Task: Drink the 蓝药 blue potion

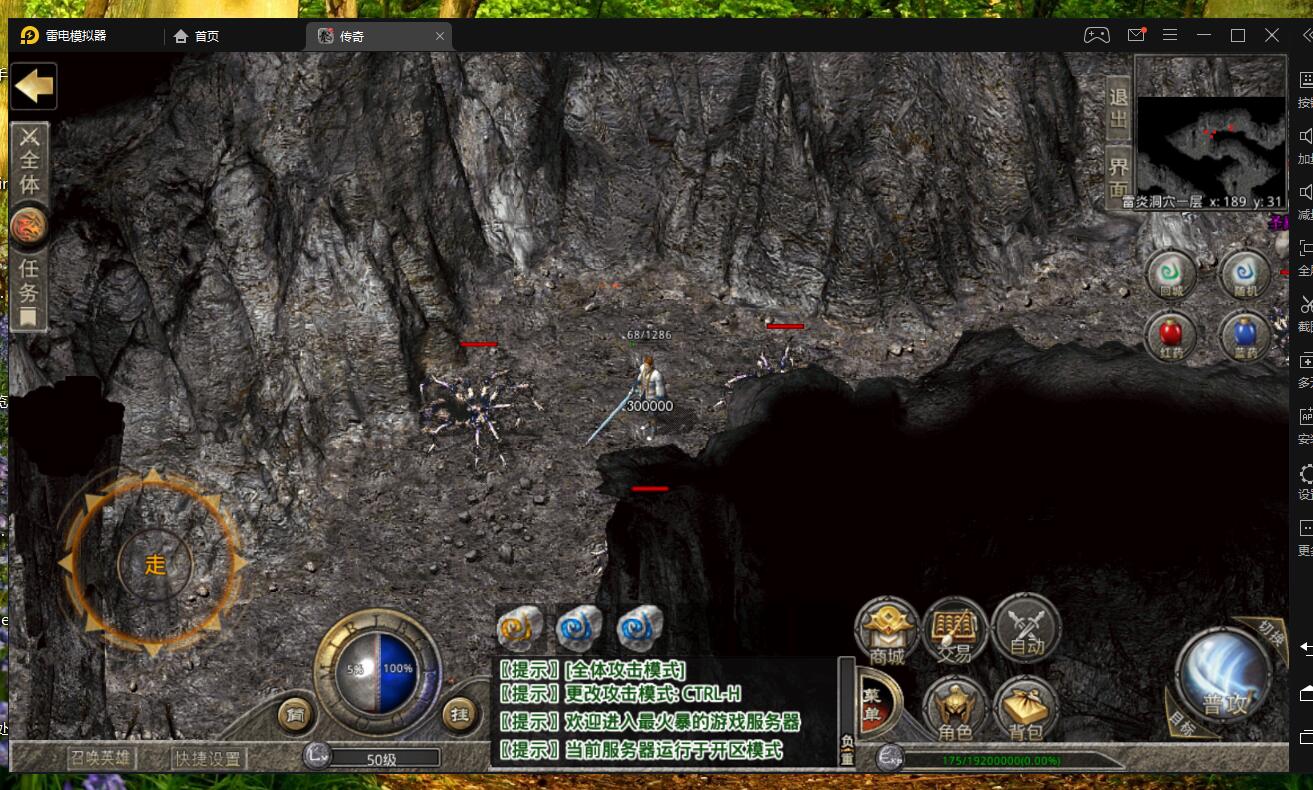Action: tap(1244, 334)
